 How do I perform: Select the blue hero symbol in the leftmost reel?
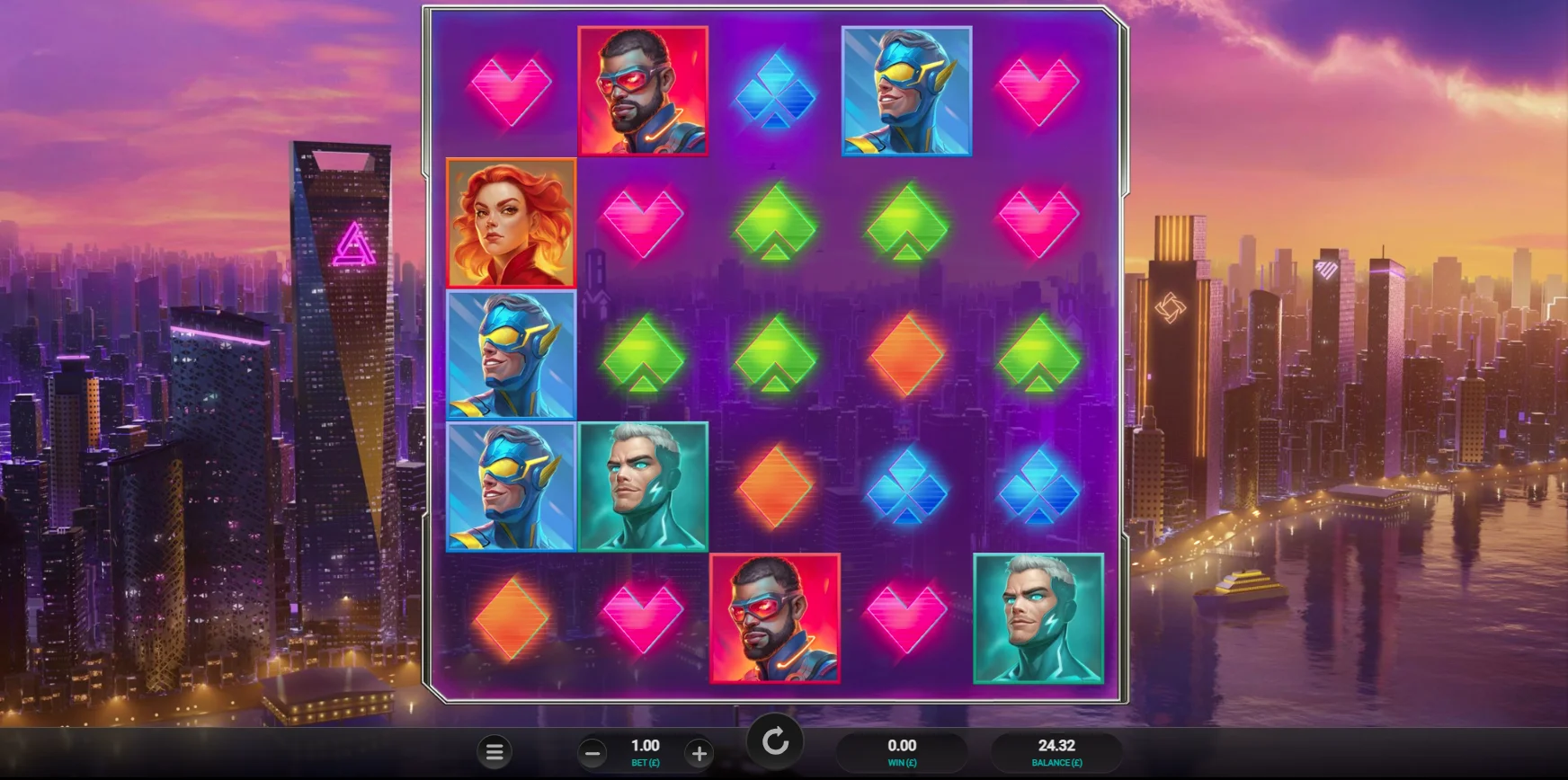511,355
